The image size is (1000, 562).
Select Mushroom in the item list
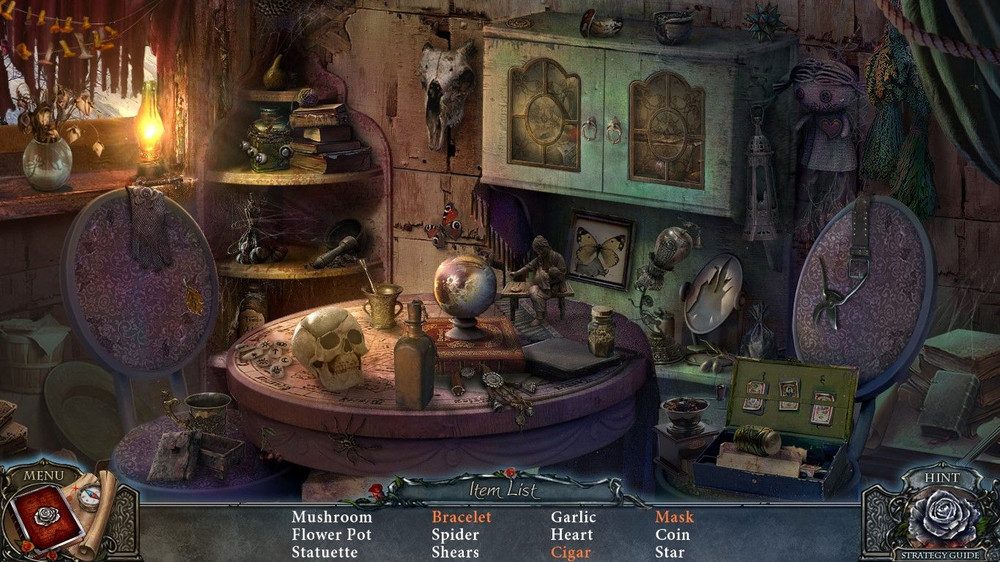pos(331,517)
